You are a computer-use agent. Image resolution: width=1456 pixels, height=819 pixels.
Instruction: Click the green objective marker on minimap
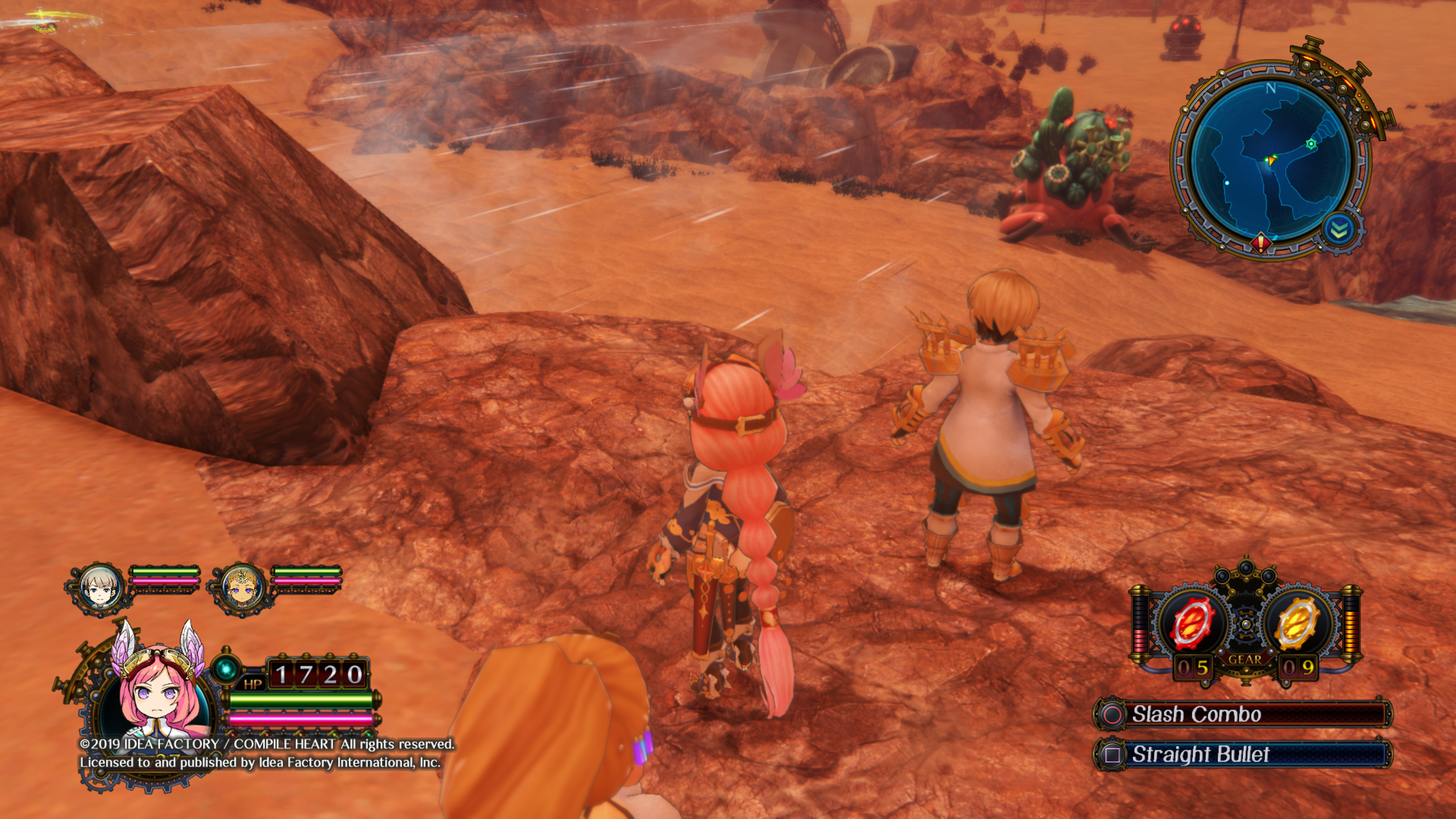coord(1311,144)
